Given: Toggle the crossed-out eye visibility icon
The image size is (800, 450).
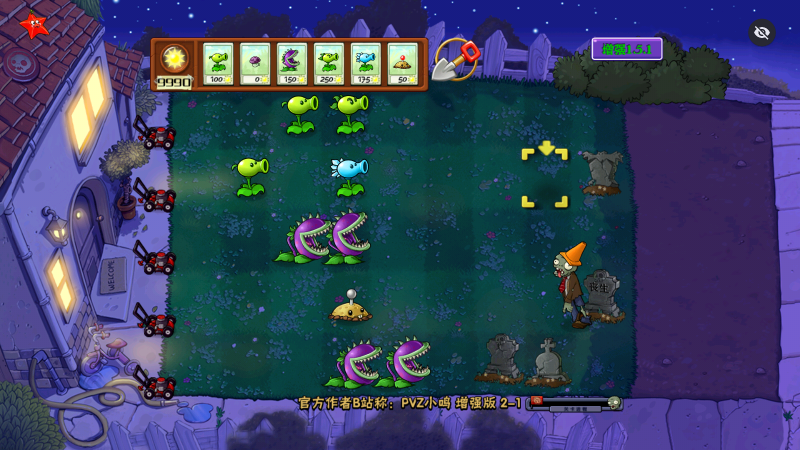Looking at the screenshot, I should 762,32.
